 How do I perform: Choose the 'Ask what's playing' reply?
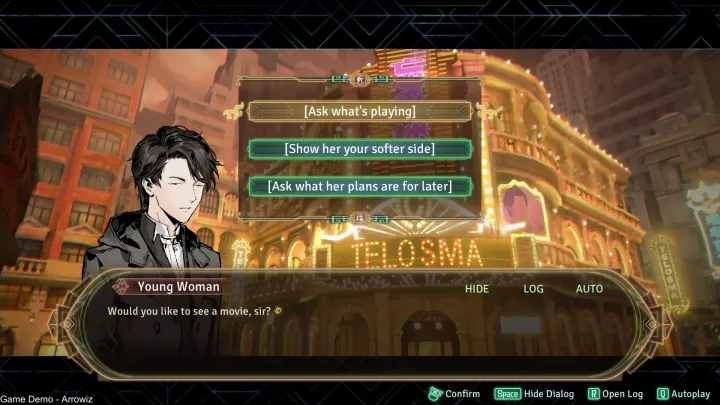coord(360,111)
